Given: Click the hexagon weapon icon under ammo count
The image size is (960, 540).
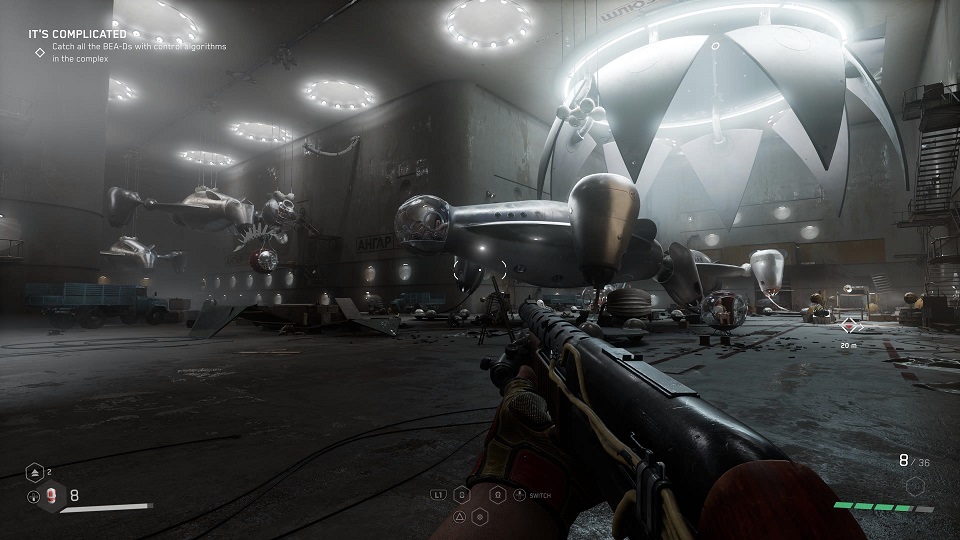Looking at the screenshot, I should coord(912,486).
